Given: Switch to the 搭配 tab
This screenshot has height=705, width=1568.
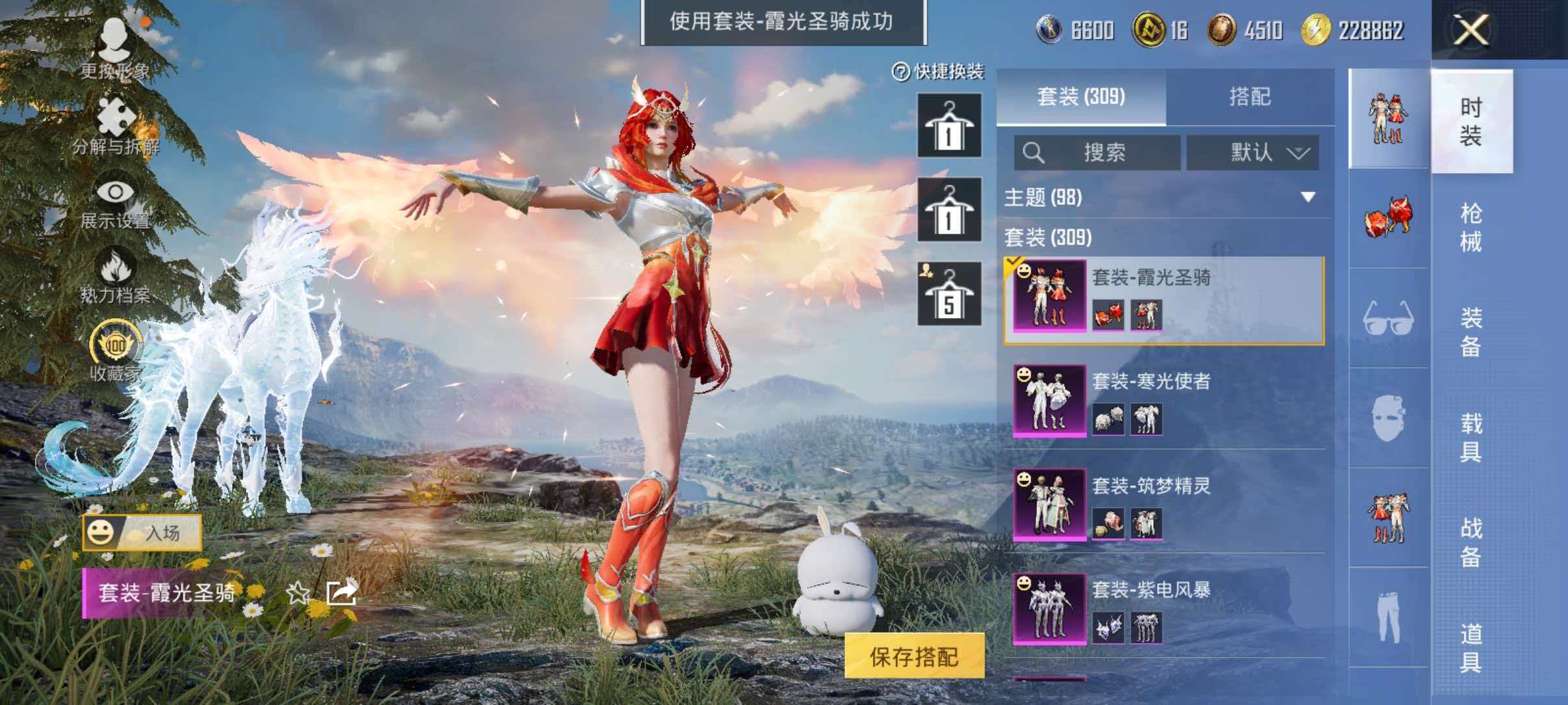Looking at the screenshot, I should point(1256,99).
